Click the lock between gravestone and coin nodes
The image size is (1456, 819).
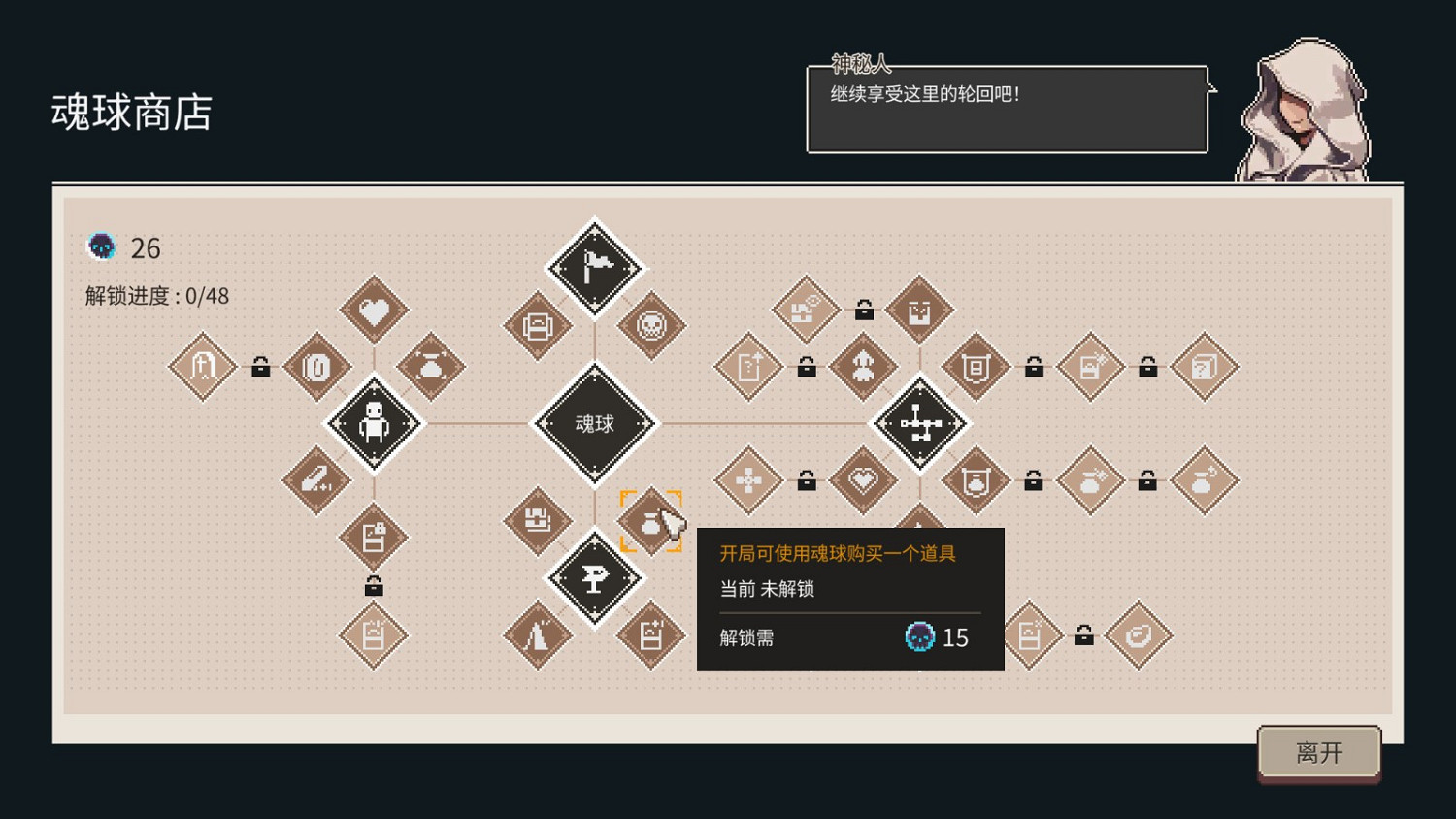pos(260,369)
